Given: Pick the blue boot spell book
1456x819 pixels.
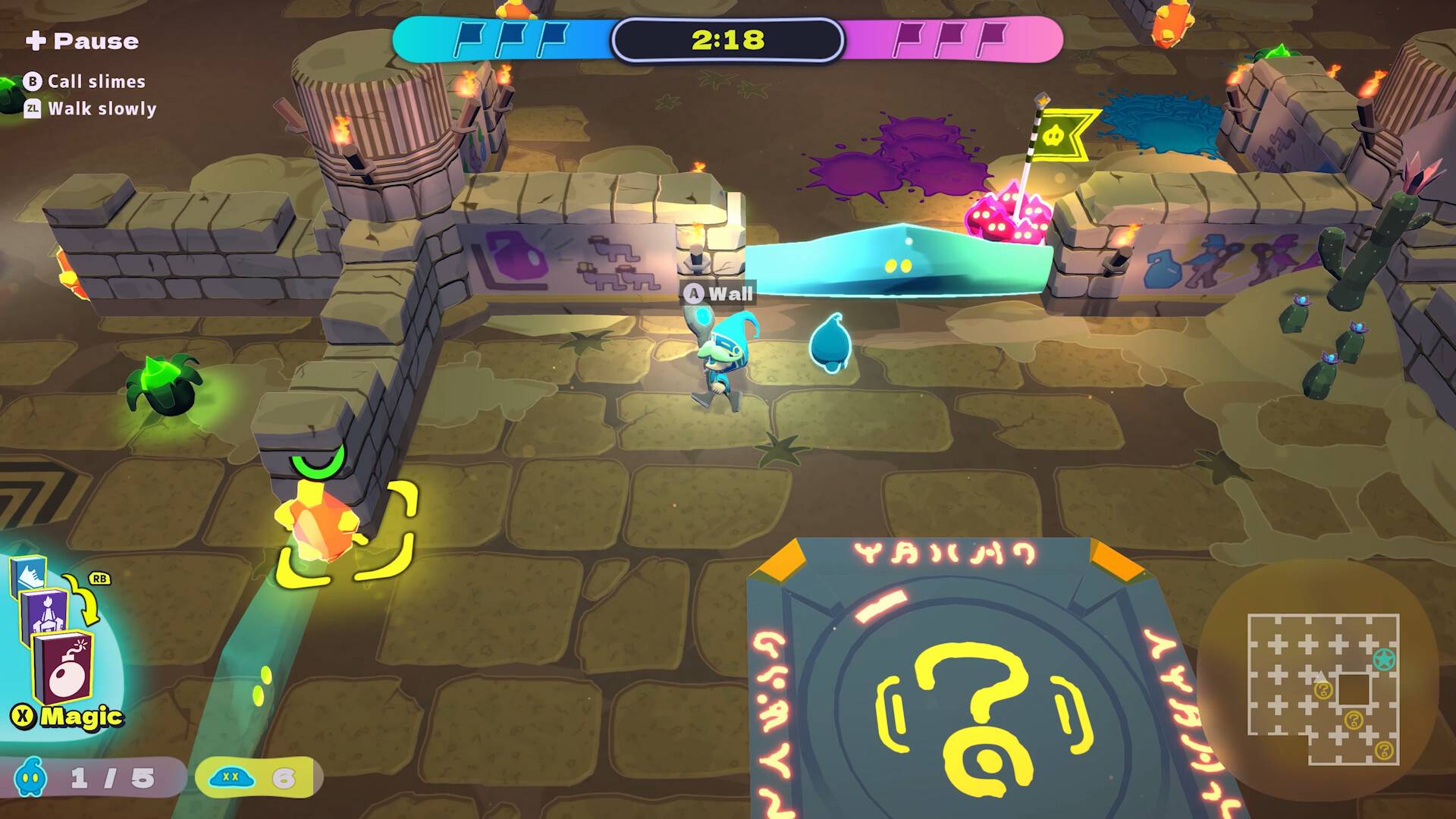Looking at the screenshot, I should pyautogui.click(x=28, y=576).
